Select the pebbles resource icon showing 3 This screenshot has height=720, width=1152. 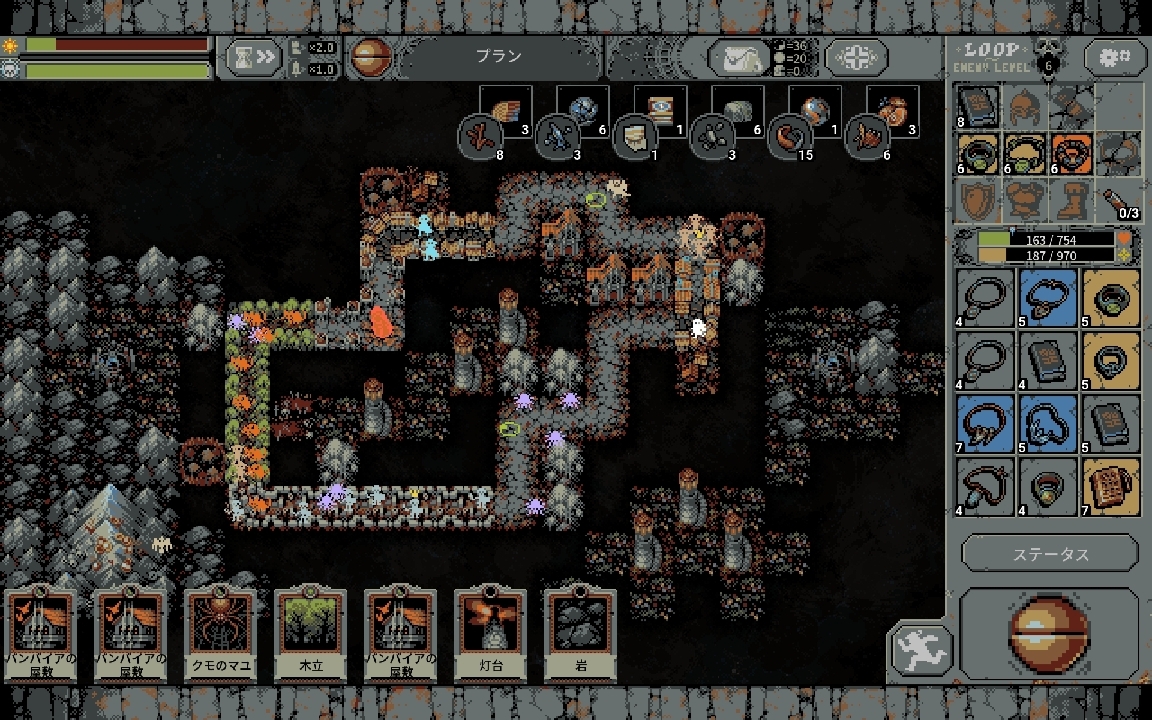pyautogui.click(x=713, y=137)
